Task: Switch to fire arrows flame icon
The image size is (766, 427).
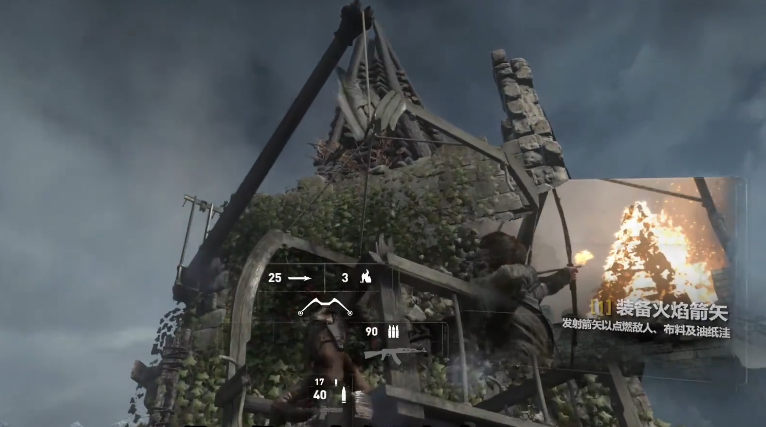Action: click(x=366, y=278)
